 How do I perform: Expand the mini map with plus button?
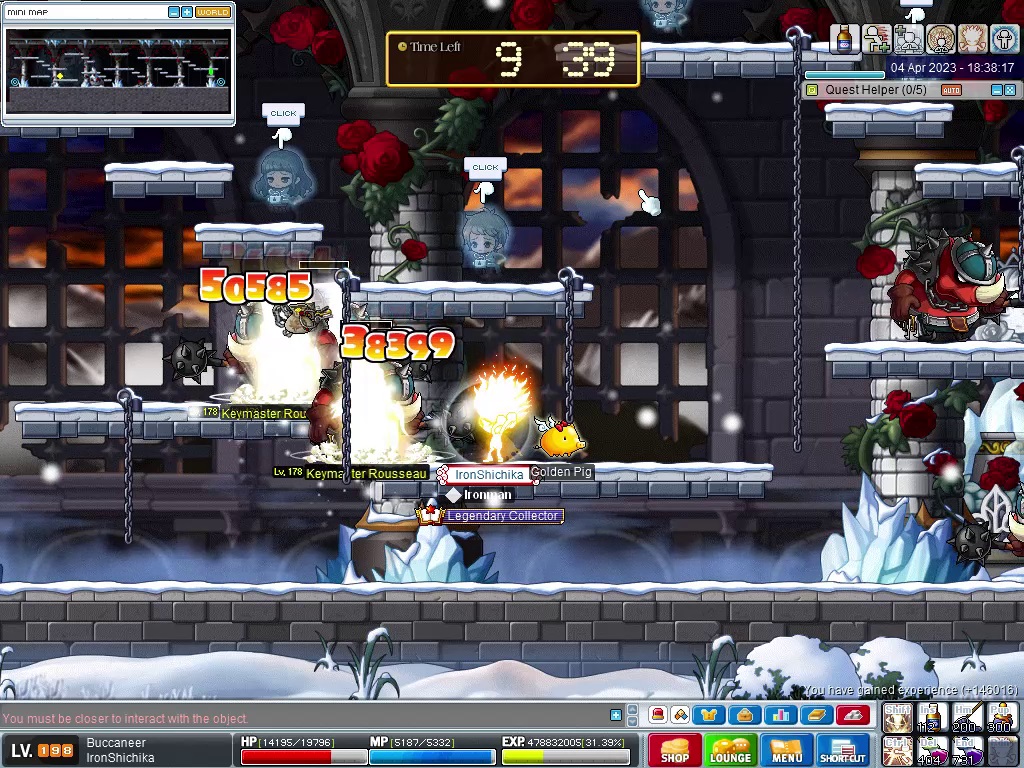187,12
